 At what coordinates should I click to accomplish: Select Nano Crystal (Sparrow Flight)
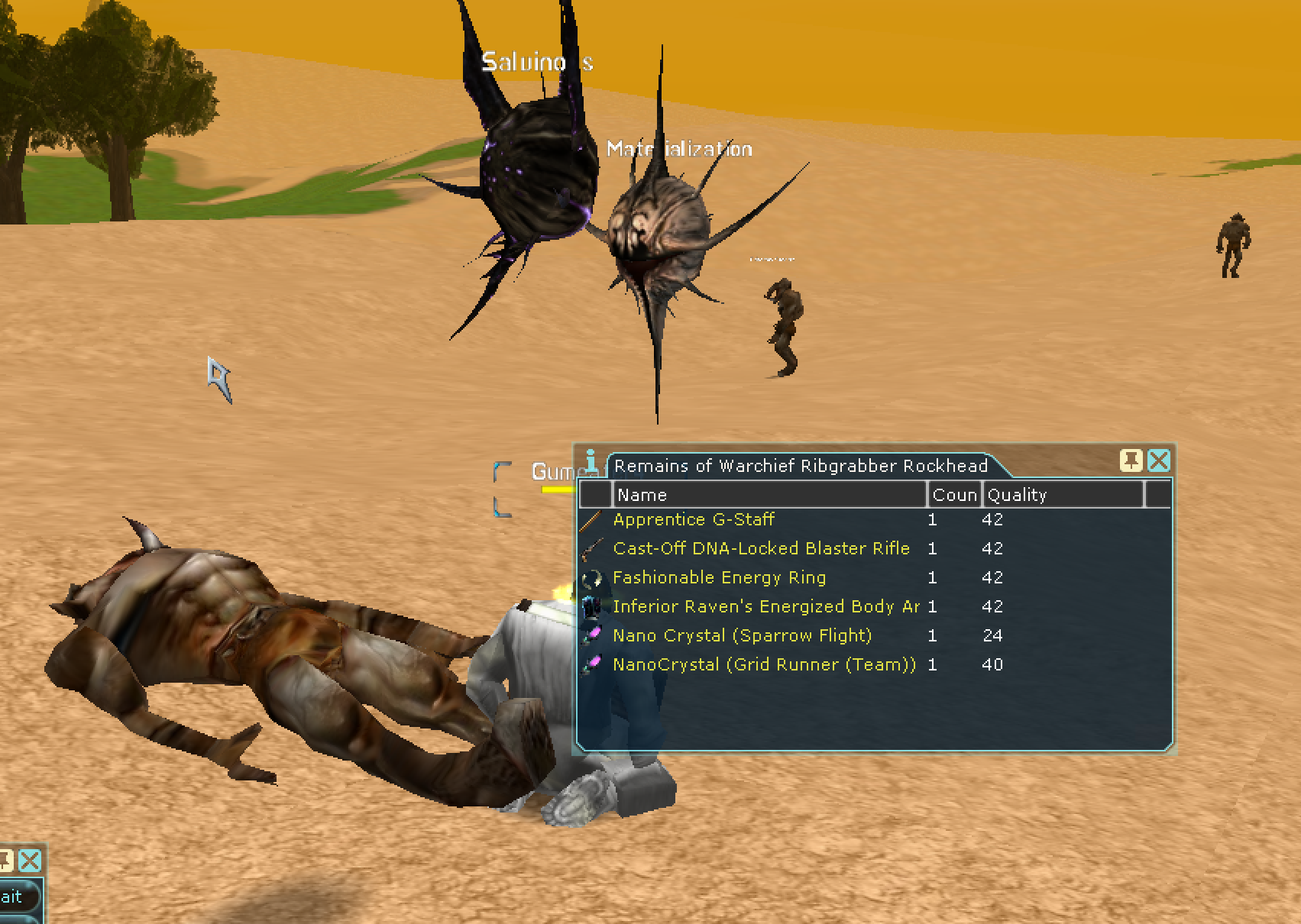(x=742, y=636)
